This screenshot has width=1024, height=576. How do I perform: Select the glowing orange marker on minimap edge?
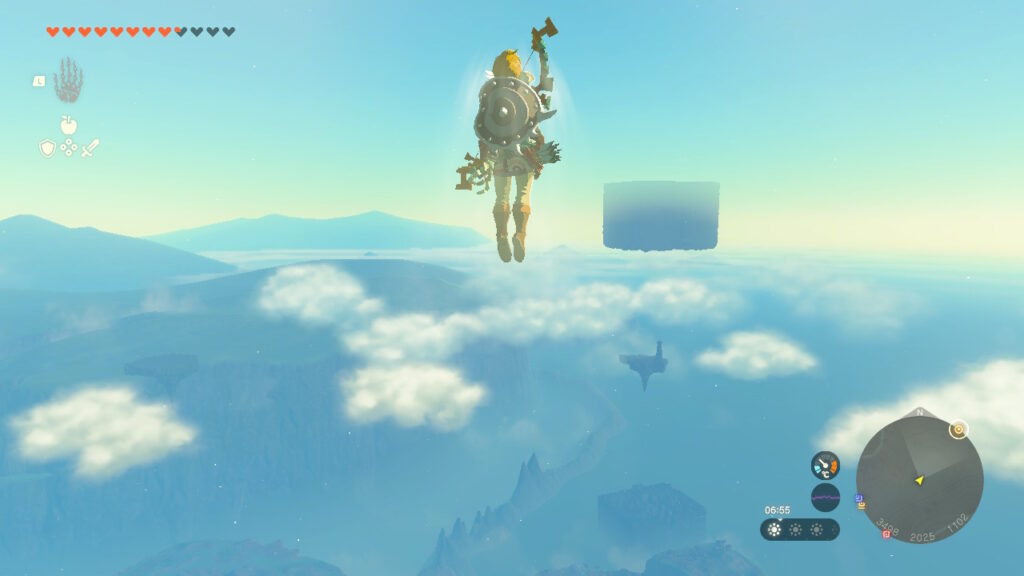(958, 429)
